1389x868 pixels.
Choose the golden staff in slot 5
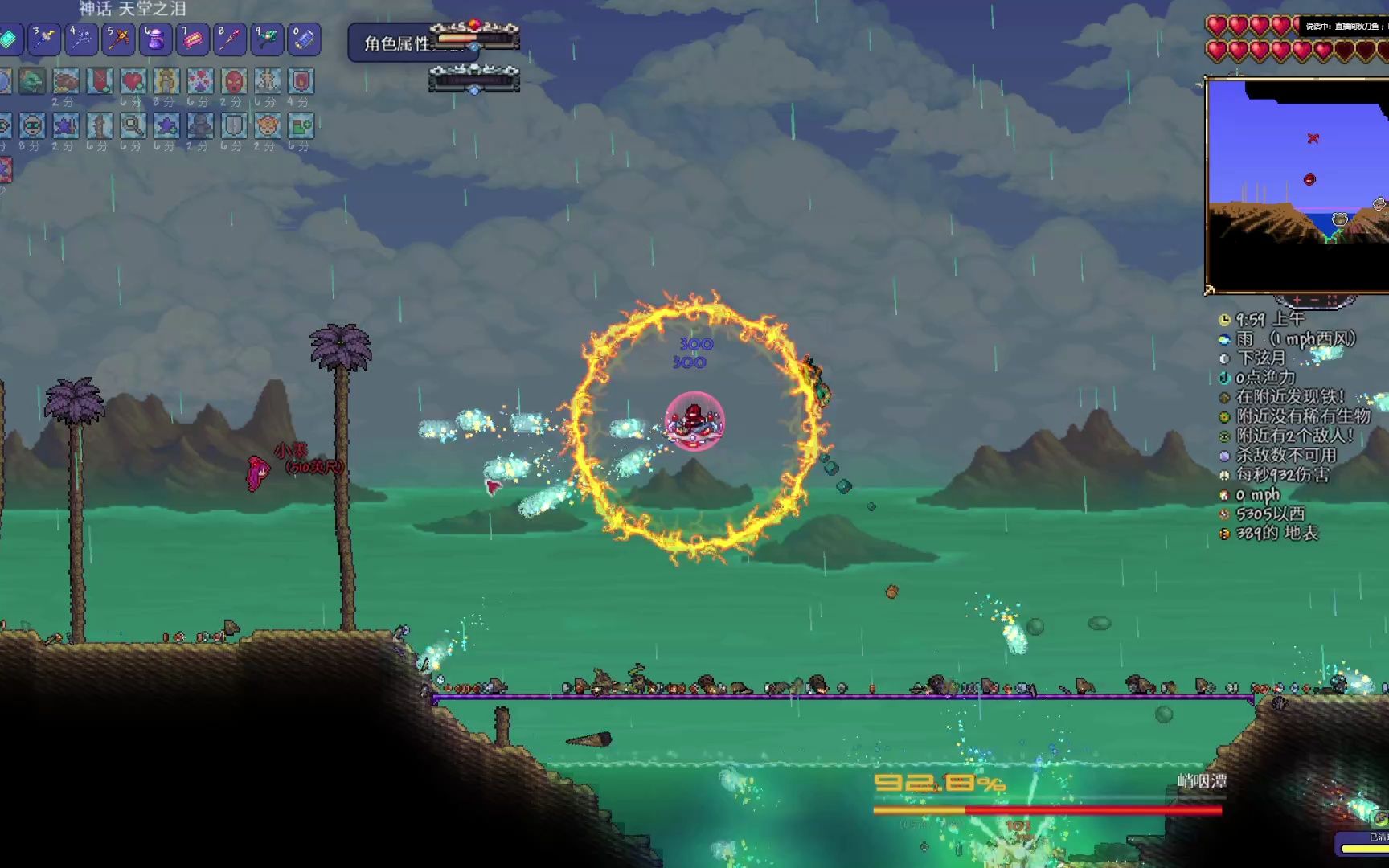[x=118, y=39]
